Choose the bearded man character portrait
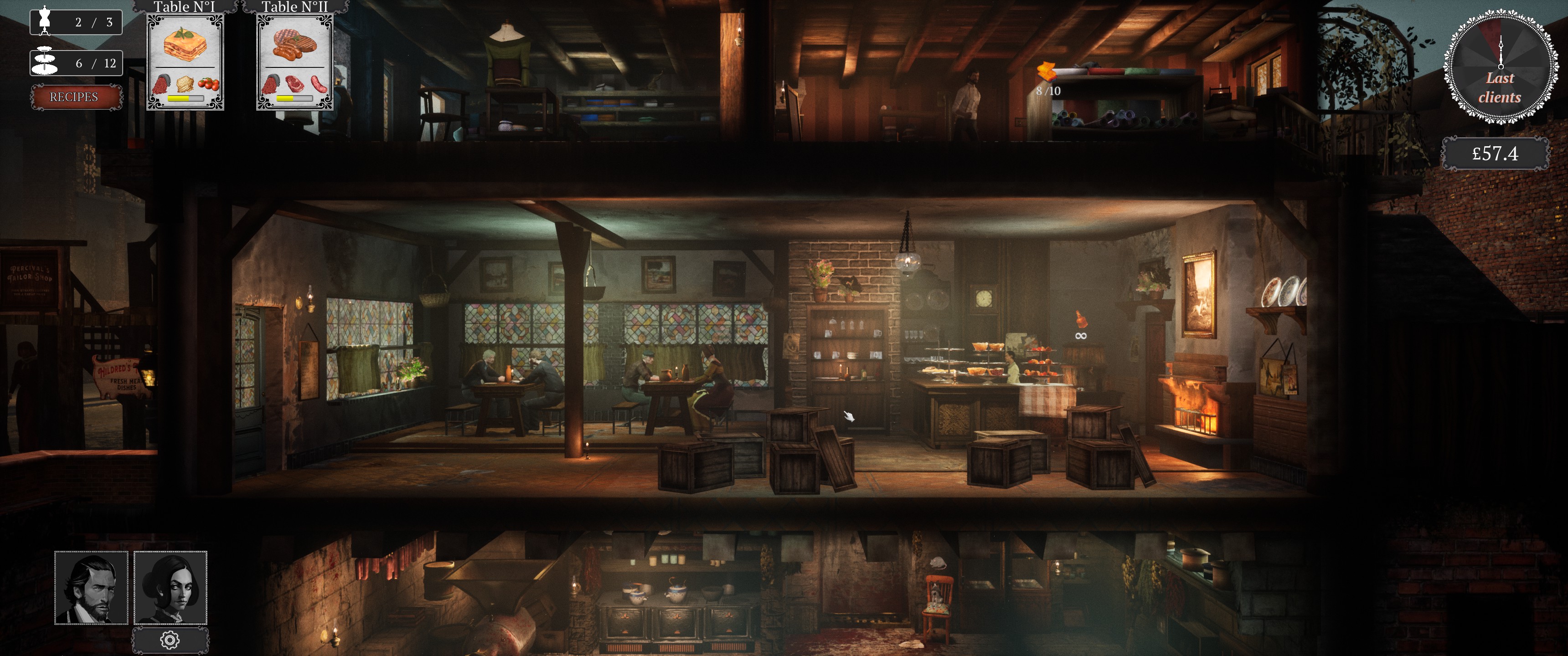1568x656 pixels. pos(91,588)
